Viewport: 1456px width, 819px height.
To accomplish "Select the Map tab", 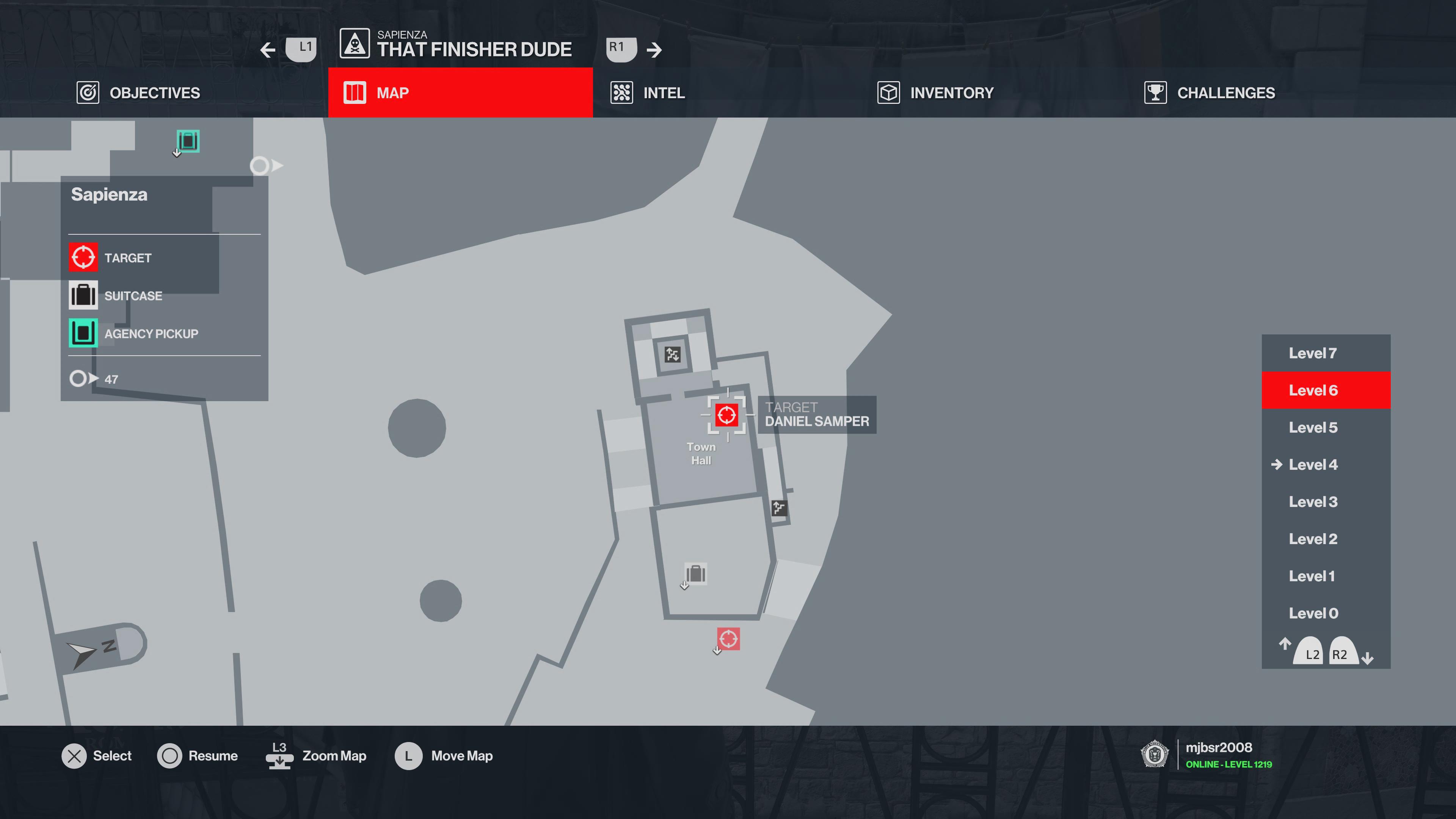I will [460, 93].
